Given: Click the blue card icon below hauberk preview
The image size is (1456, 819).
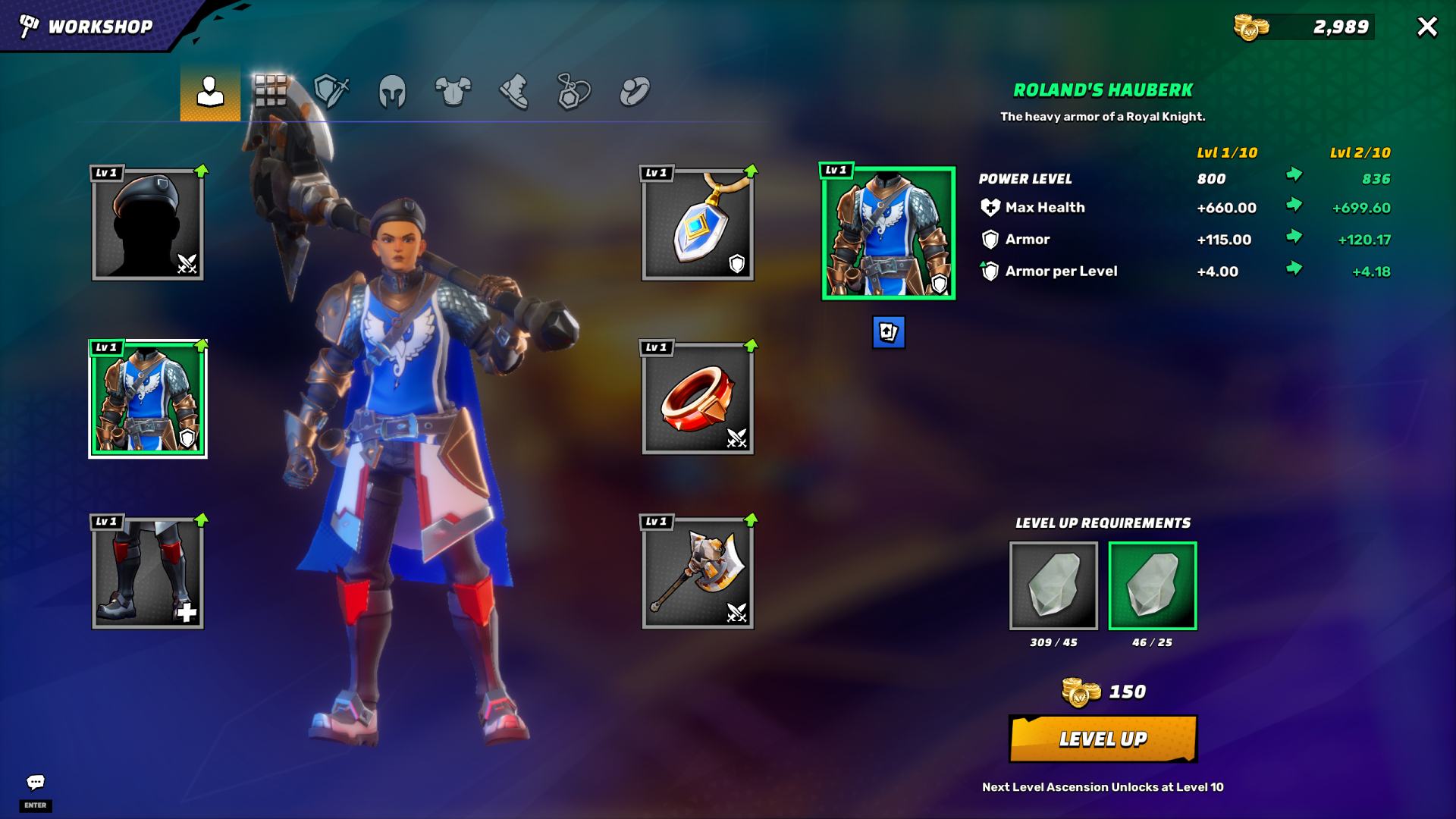Looking at the screenshot, I should (x=888, y=332).
